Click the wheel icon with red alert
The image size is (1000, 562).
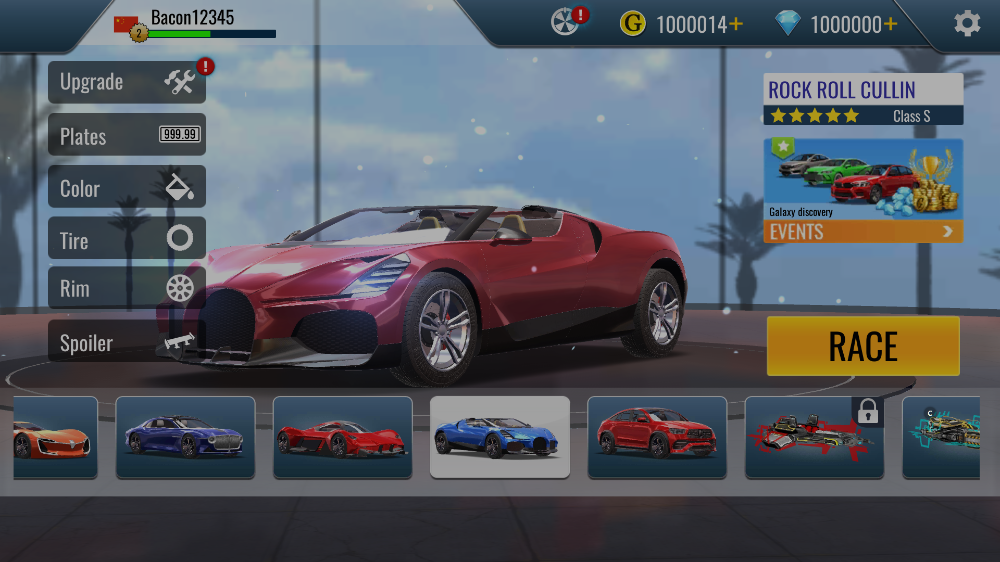click(567, 22)
